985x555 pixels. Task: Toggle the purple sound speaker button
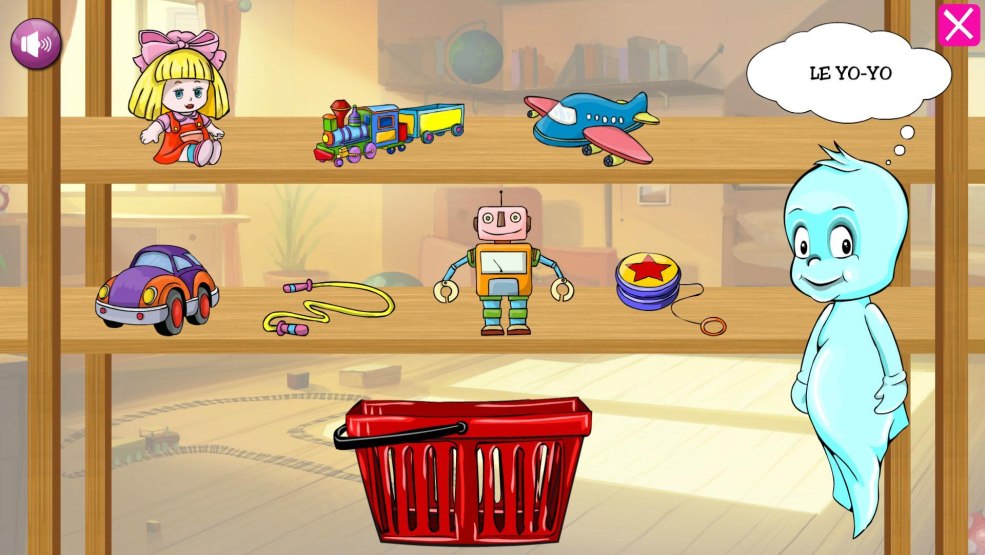point(36,44)
